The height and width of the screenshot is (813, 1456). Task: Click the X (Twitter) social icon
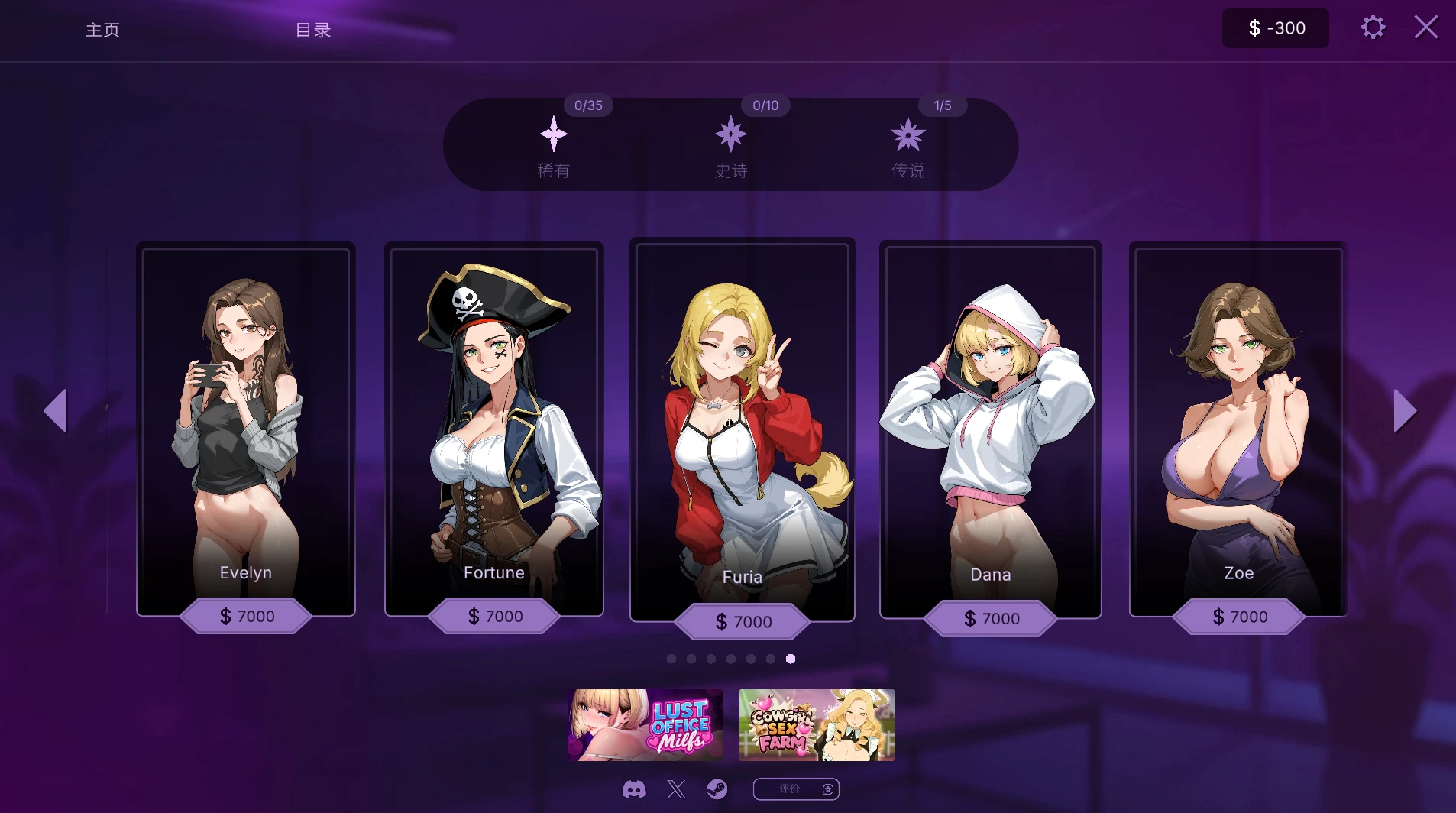tap(676, 789)
